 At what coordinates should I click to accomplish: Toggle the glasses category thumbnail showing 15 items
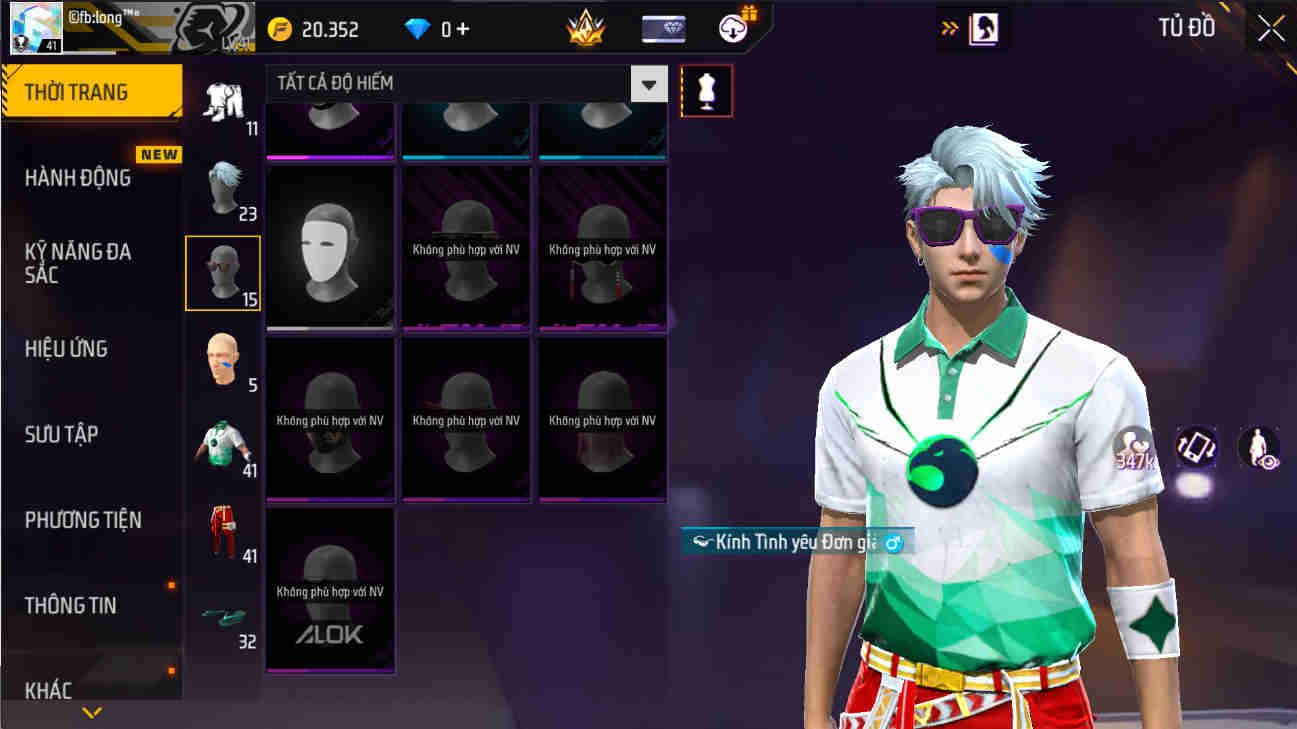click(x=222, y=272)
